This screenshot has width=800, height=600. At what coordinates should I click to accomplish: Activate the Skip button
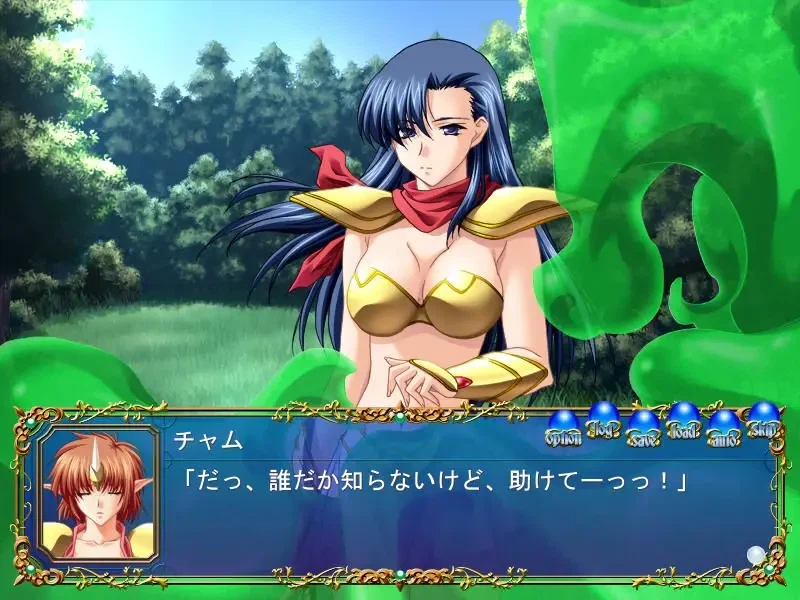[x=763, y=420]
